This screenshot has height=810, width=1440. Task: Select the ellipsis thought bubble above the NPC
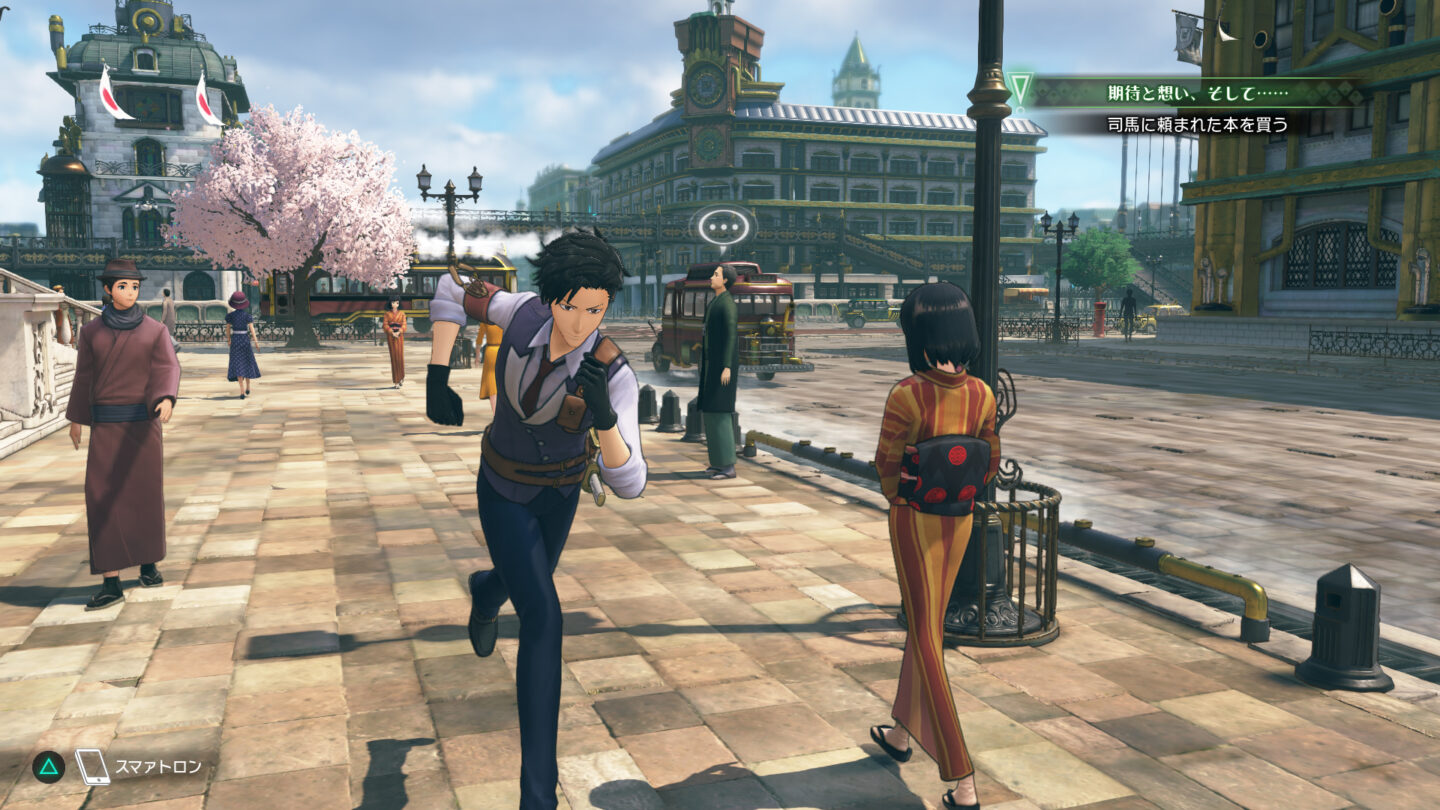[724, 227]
